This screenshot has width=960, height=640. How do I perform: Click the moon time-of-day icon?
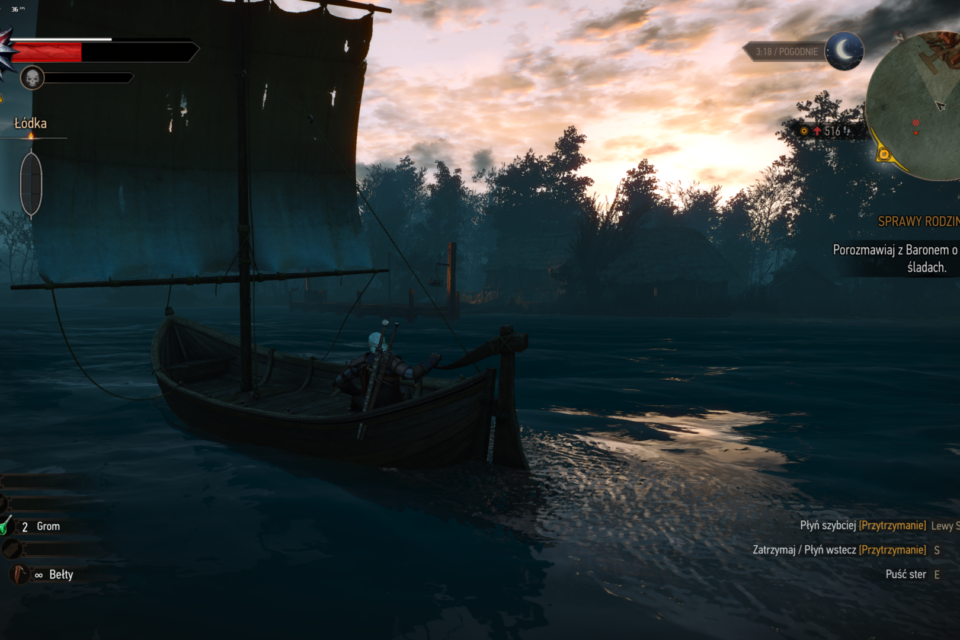tap(844, 51)
